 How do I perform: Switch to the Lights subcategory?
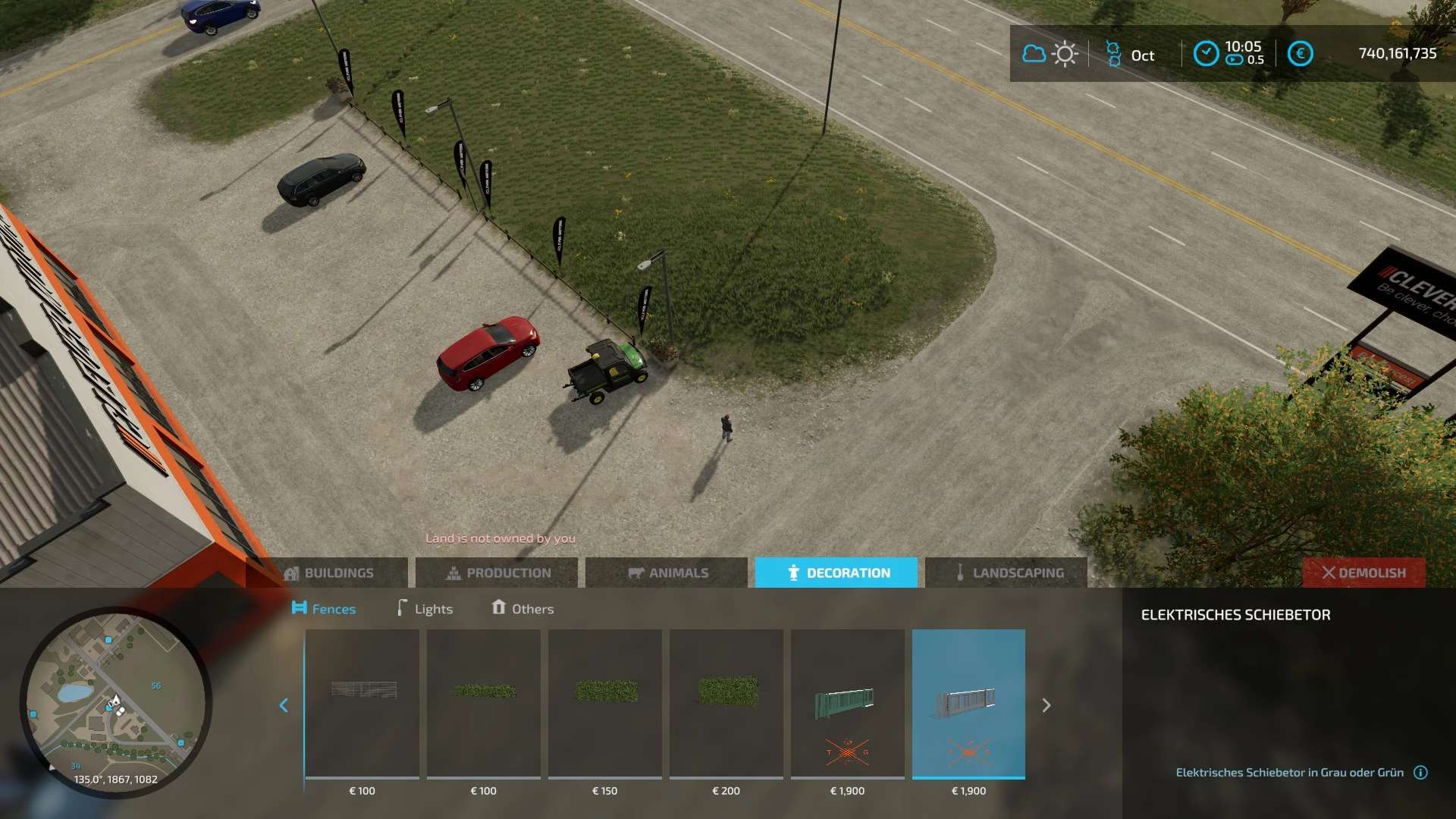coord(425,608)
